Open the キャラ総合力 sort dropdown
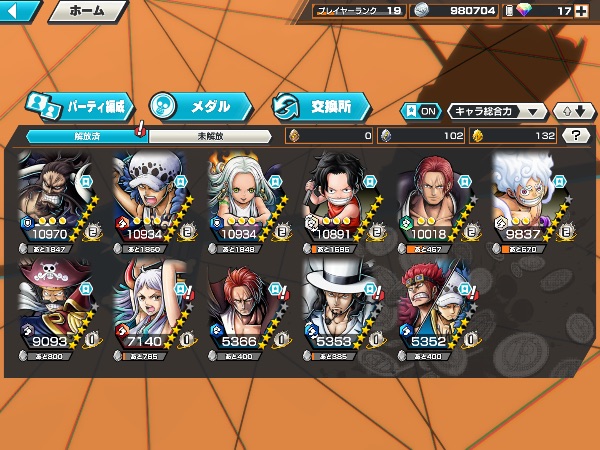 [x=496, y=111]
